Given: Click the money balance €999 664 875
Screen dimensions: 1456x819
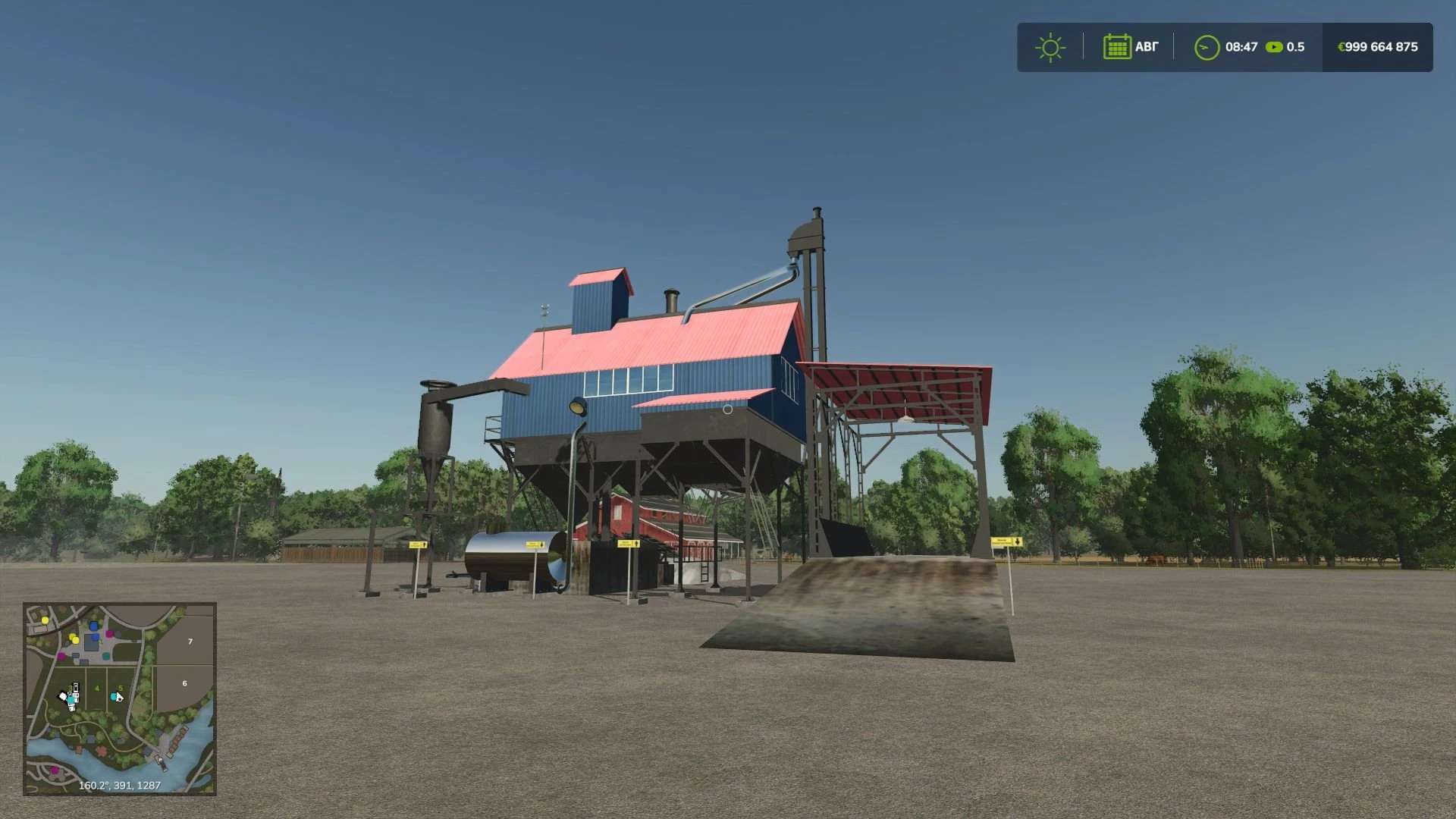Looking at the screenshot, I should (1378, 47).
